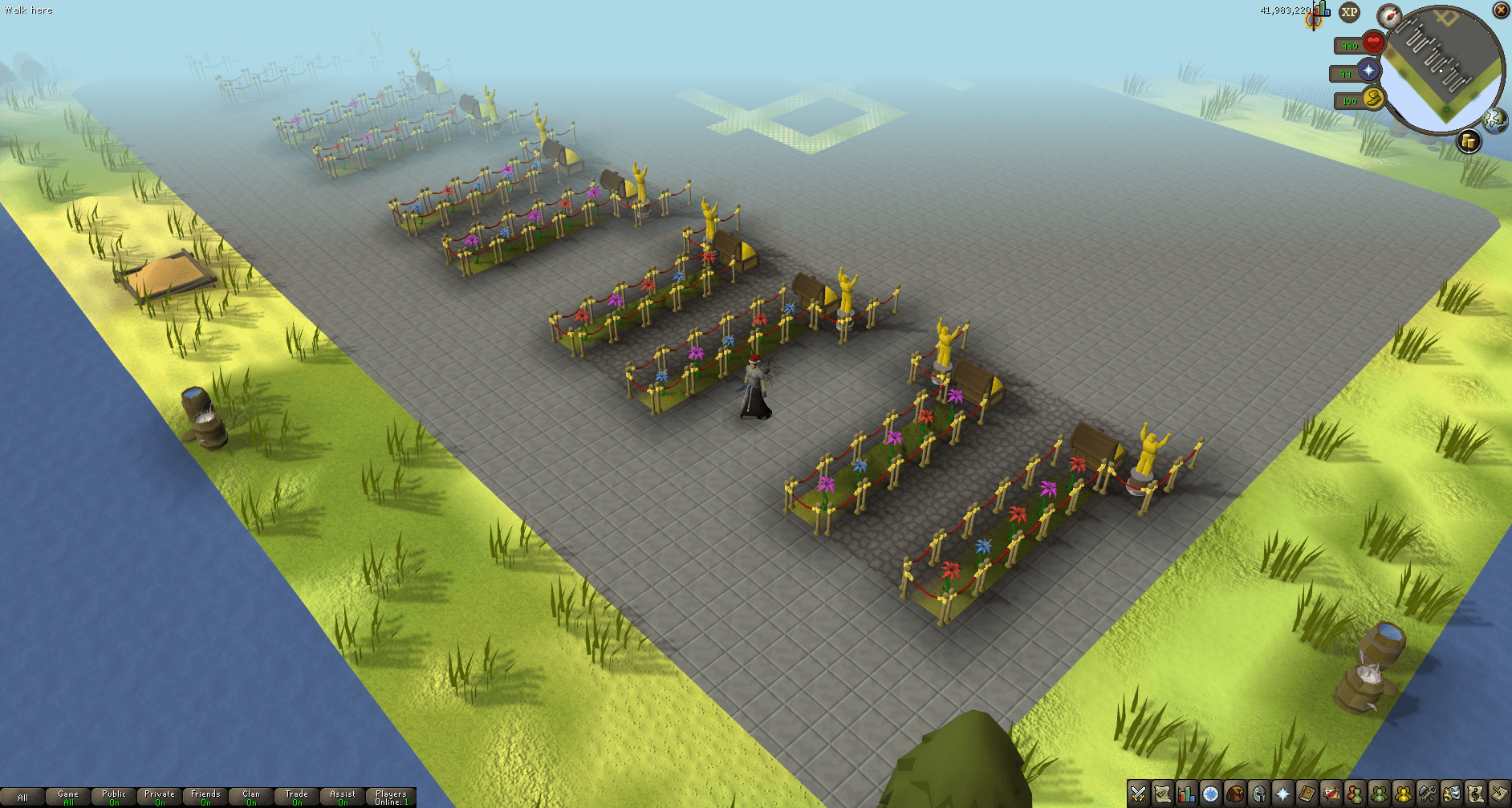Open the backpack inventory tab

tap(1234, 794)
